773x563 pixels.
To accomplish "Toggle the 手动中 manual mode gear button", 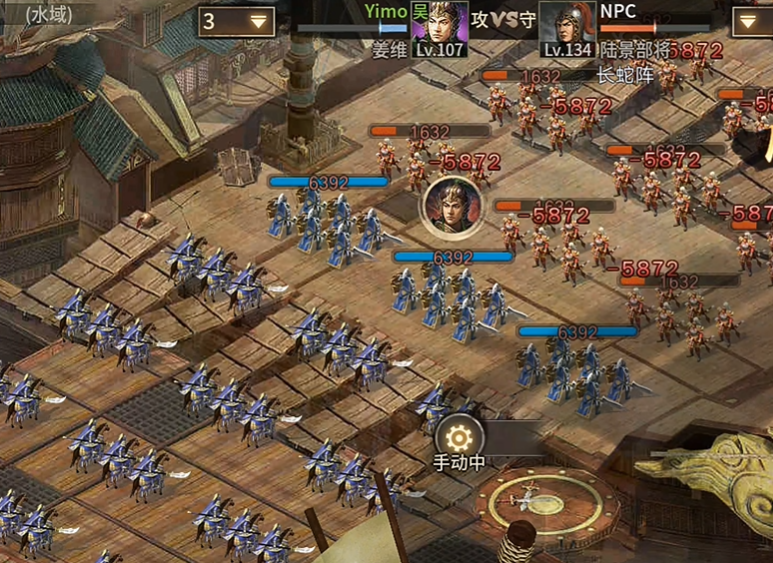I will point(459,437).
